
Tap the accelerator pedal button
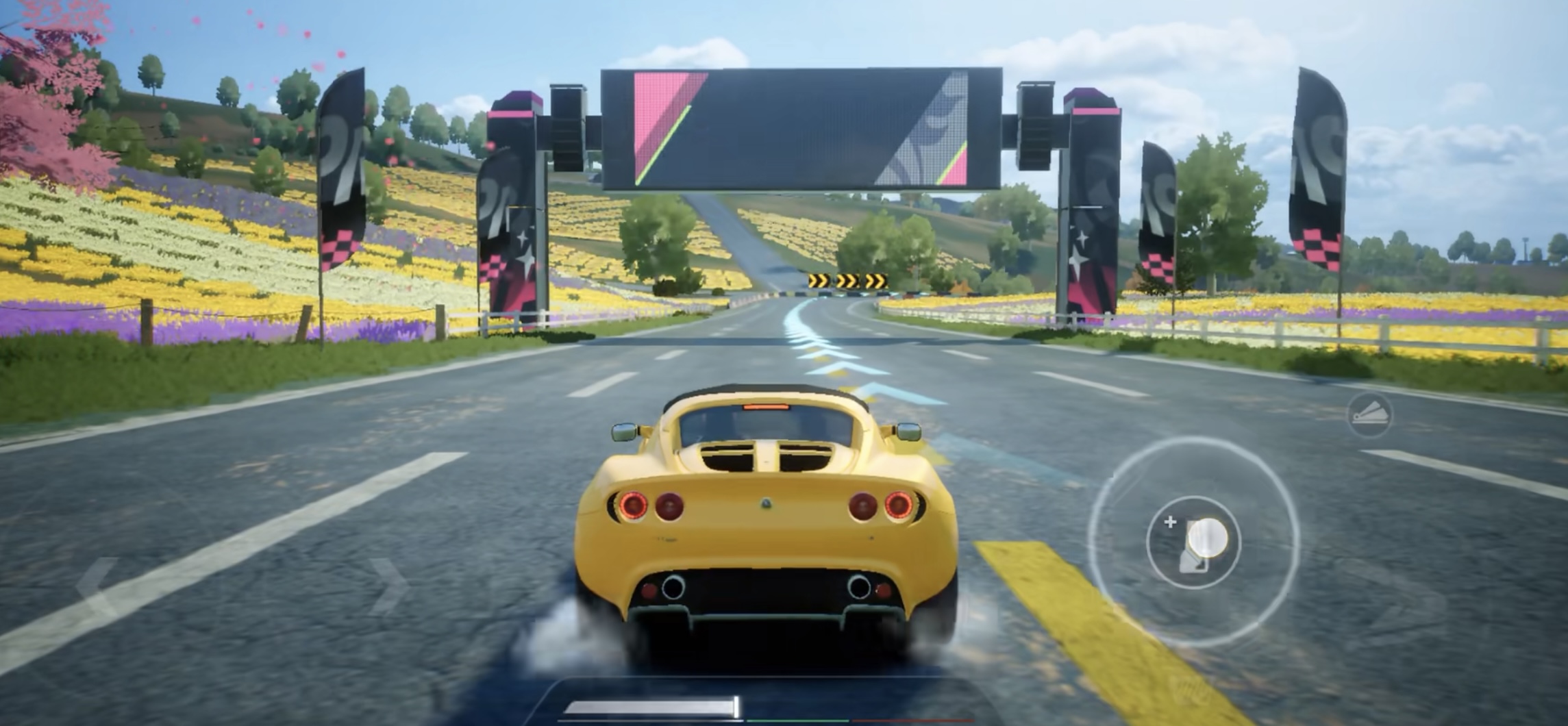pos(1194,543)
